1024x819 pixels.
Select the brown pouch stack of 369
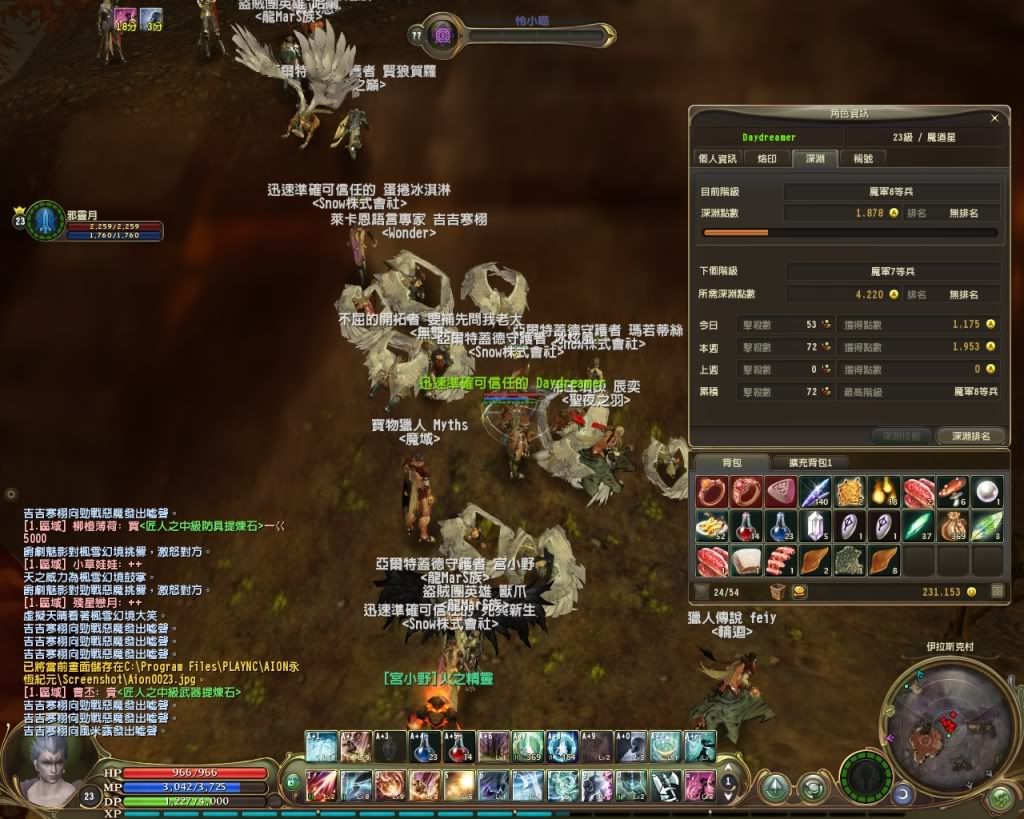click(952, 526)
